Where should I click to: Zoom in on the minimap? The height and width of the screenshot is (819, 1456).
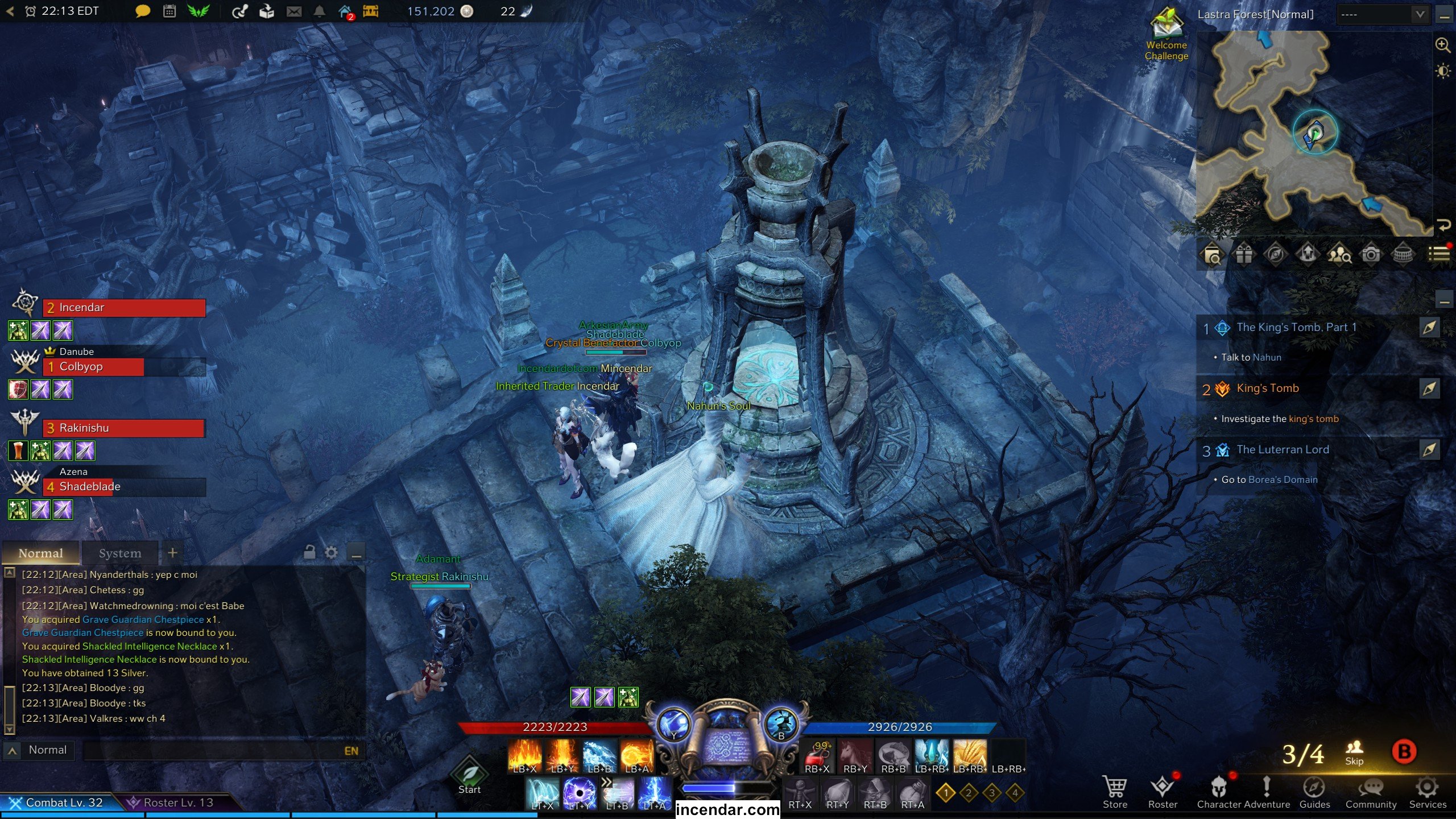[1443, 45]
